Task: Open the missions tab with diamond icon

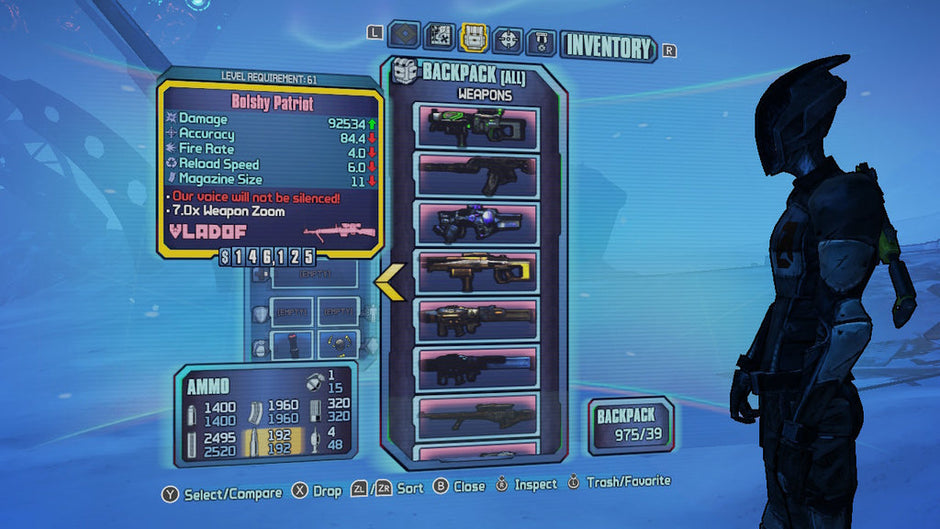Action: coord(403,38)
